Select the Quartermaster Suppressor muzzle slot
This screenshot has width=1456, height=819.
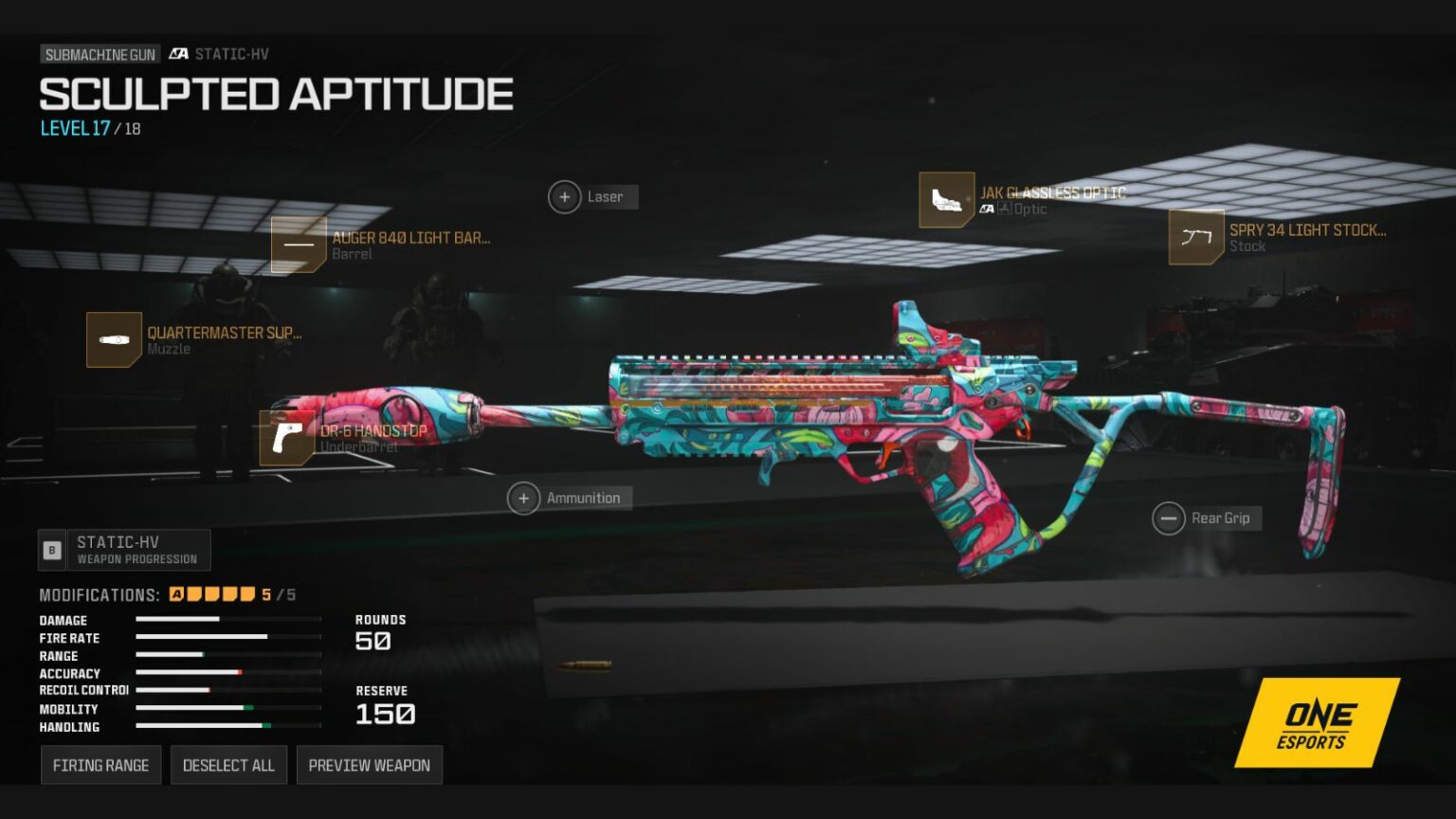(x=114, y=339)
